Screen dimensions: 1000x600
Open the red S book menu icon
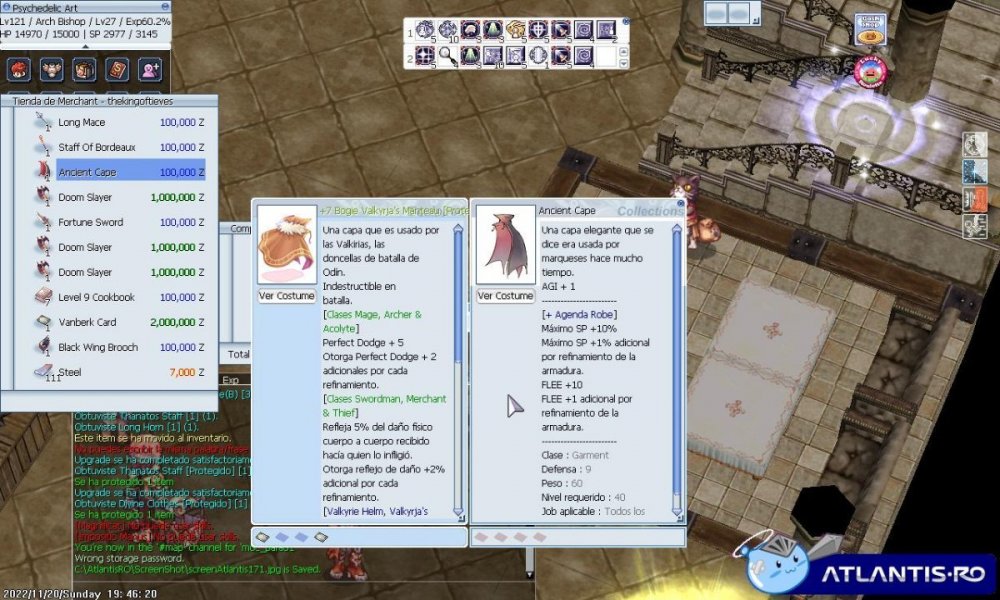[117, 70]
